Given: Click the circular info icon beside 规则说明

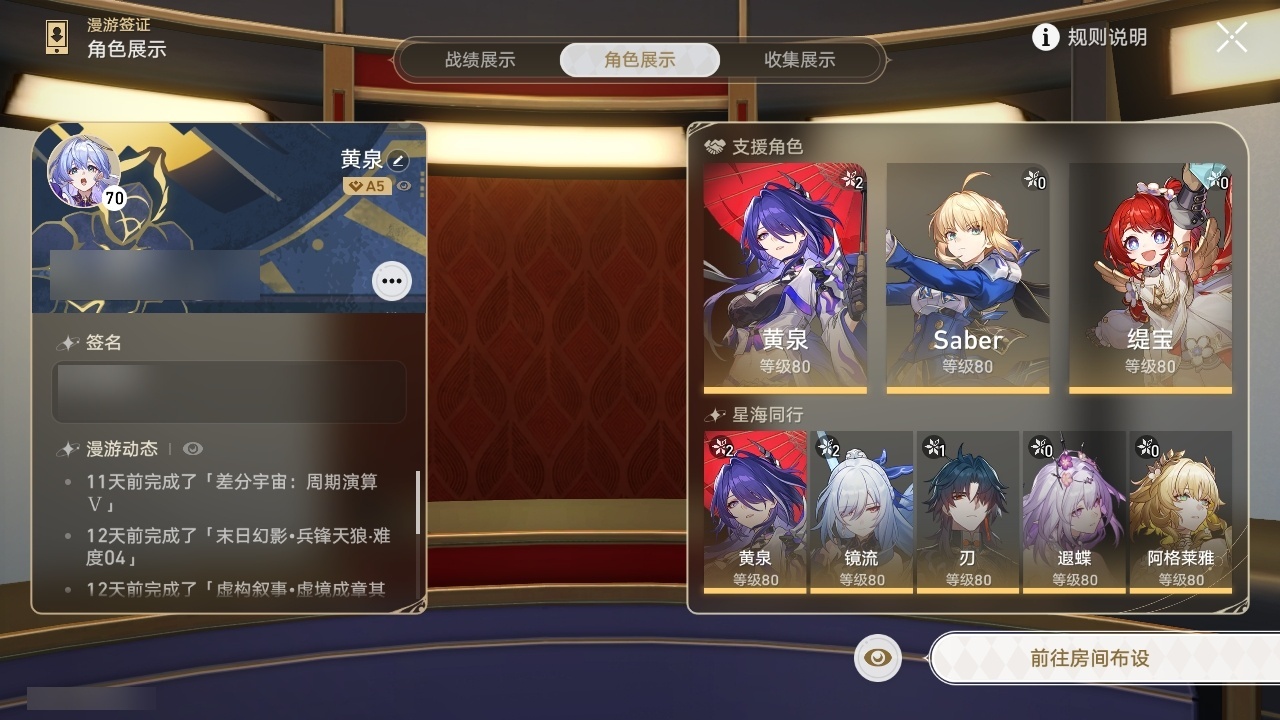Looking at the screenshot, I should tap(1046, 38).
